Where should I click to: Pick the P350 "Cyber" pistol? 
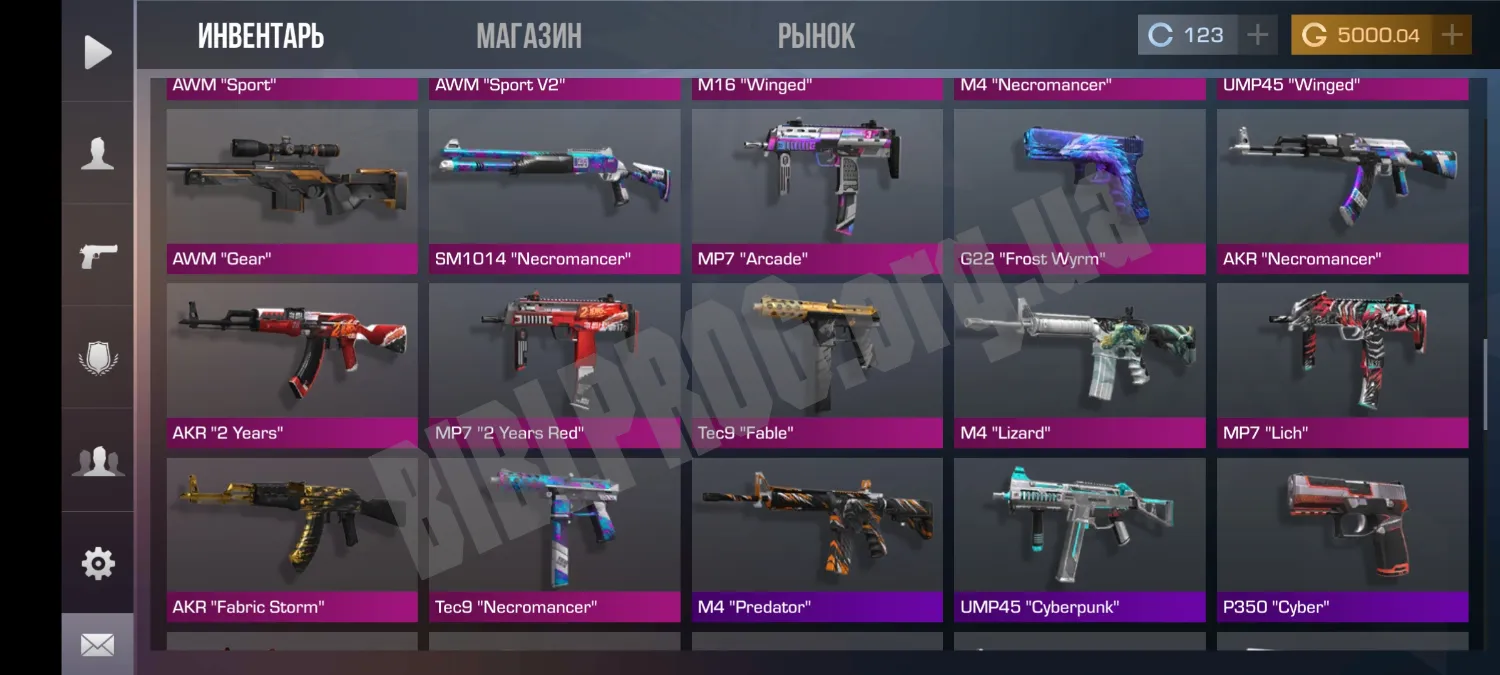pyautogui.click(x=1342, y=538)
